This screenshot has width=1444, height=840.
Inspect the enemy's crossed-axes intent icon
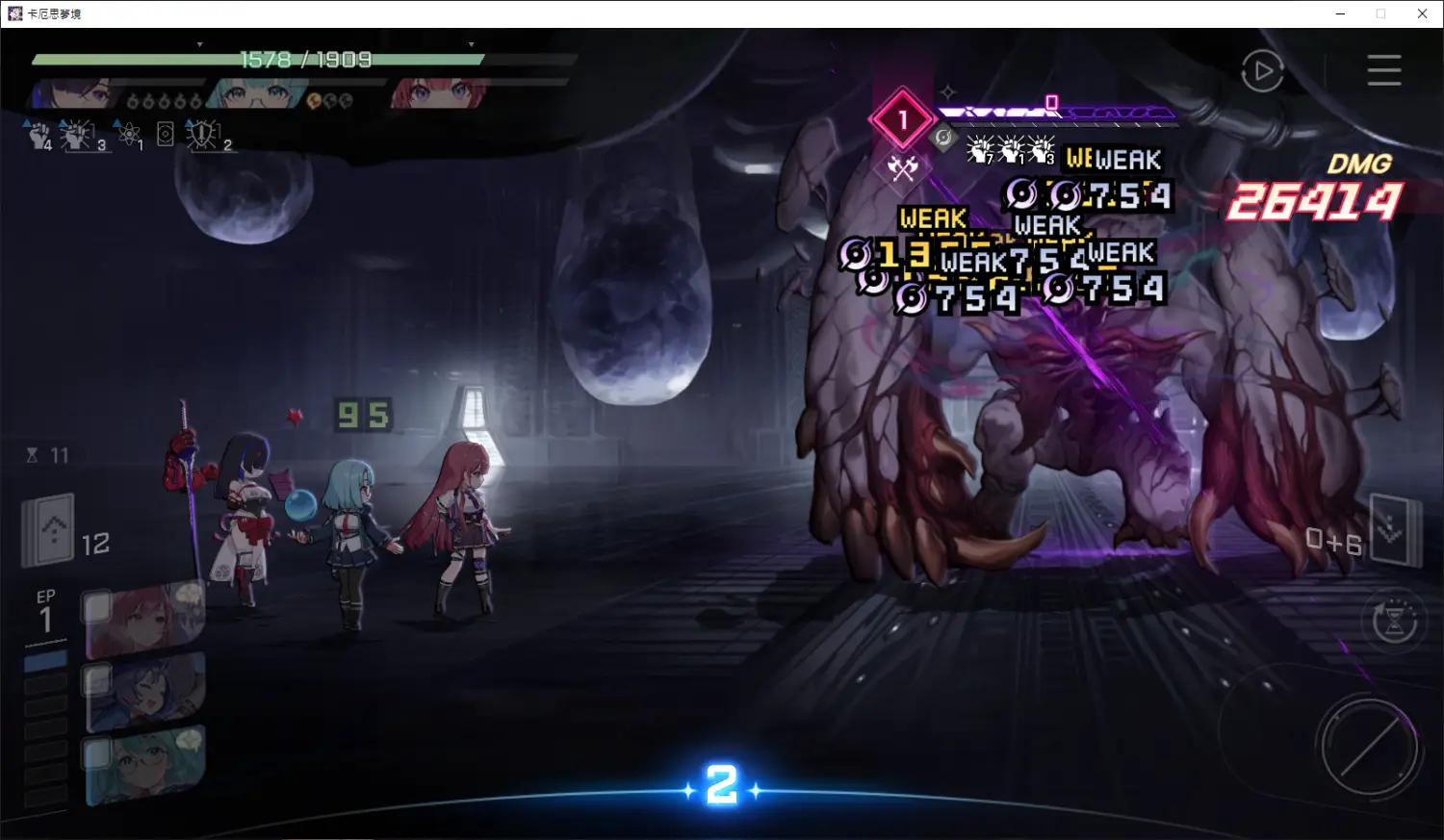(902, 169)
